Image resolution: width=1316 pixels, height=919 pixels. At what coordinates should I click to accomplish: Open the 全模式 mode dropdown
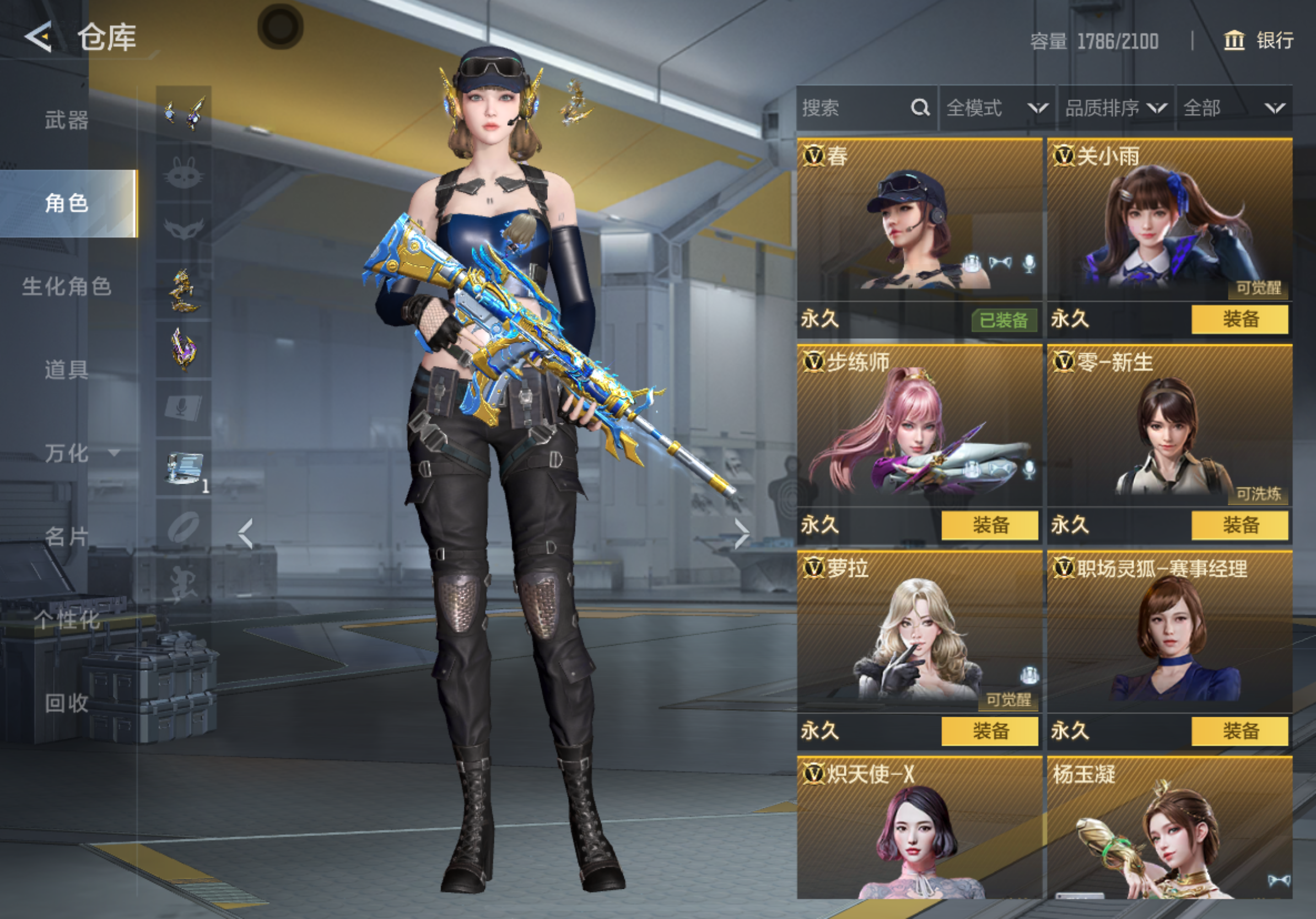(x=996, y=108)
